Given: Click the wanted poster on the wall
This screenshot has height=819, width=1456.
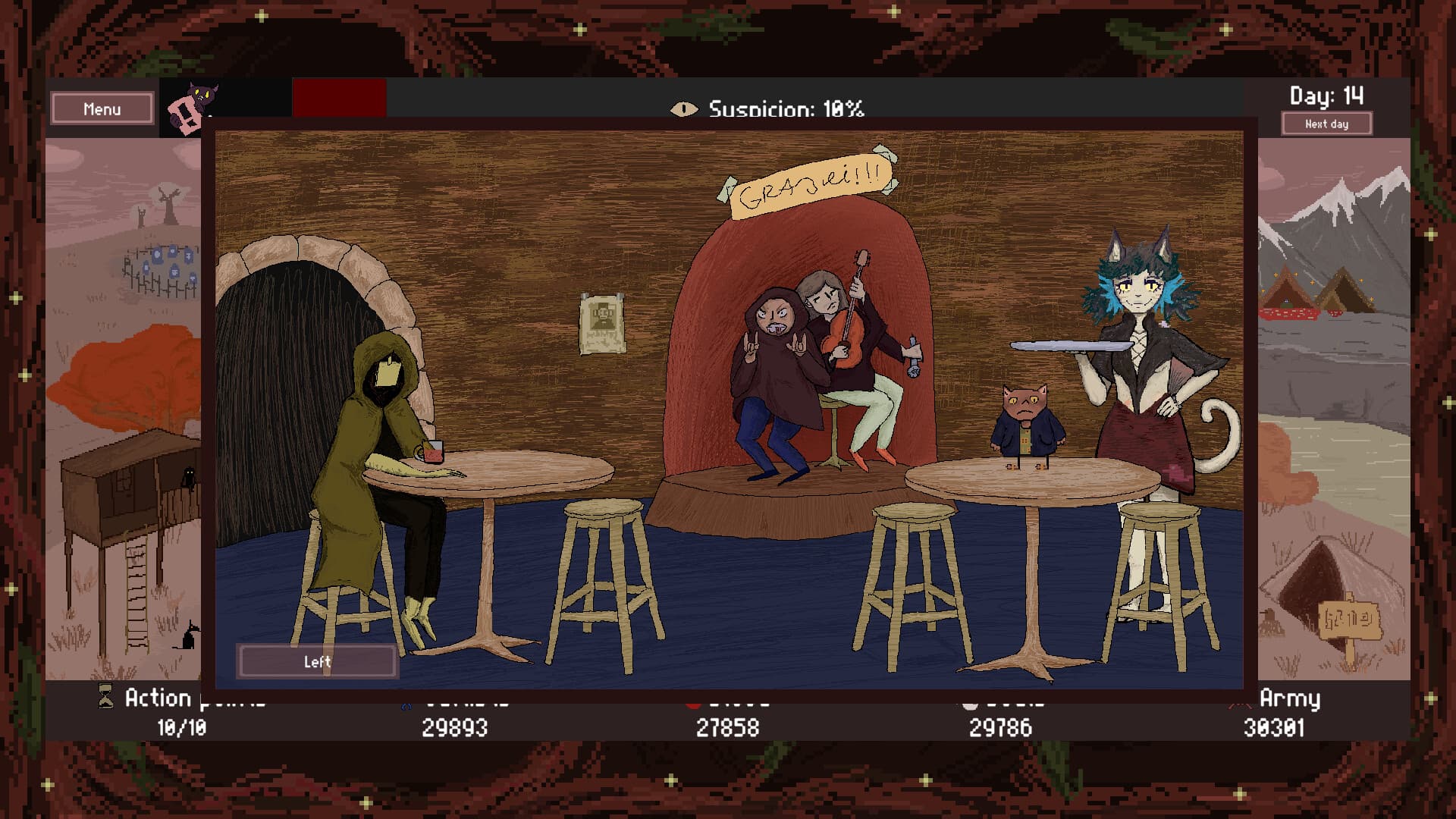Looking at the screenshot, I should coord(603,322).
